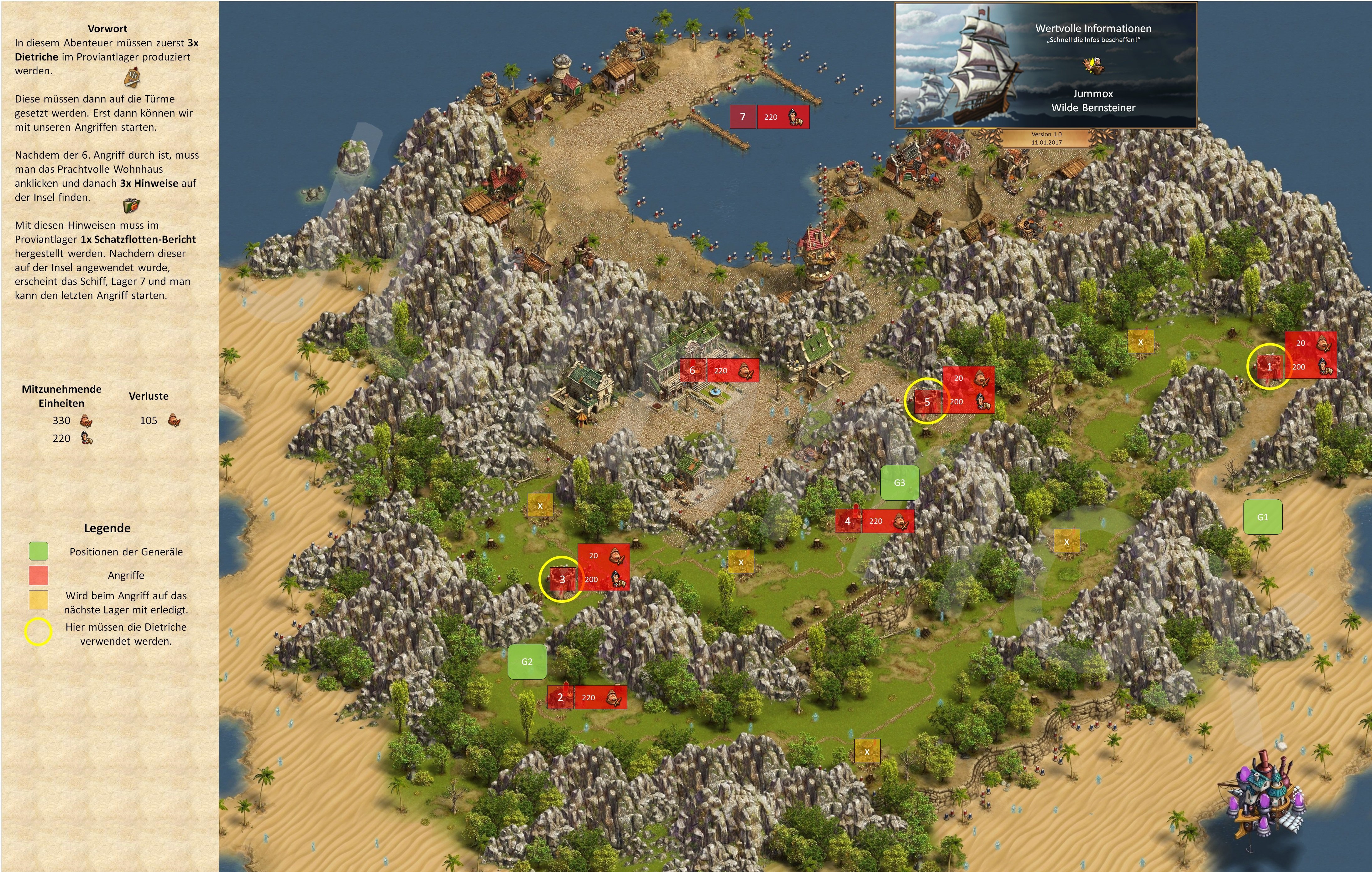Choose the green G3 general position
The image size is (1372, 872).
899,483
